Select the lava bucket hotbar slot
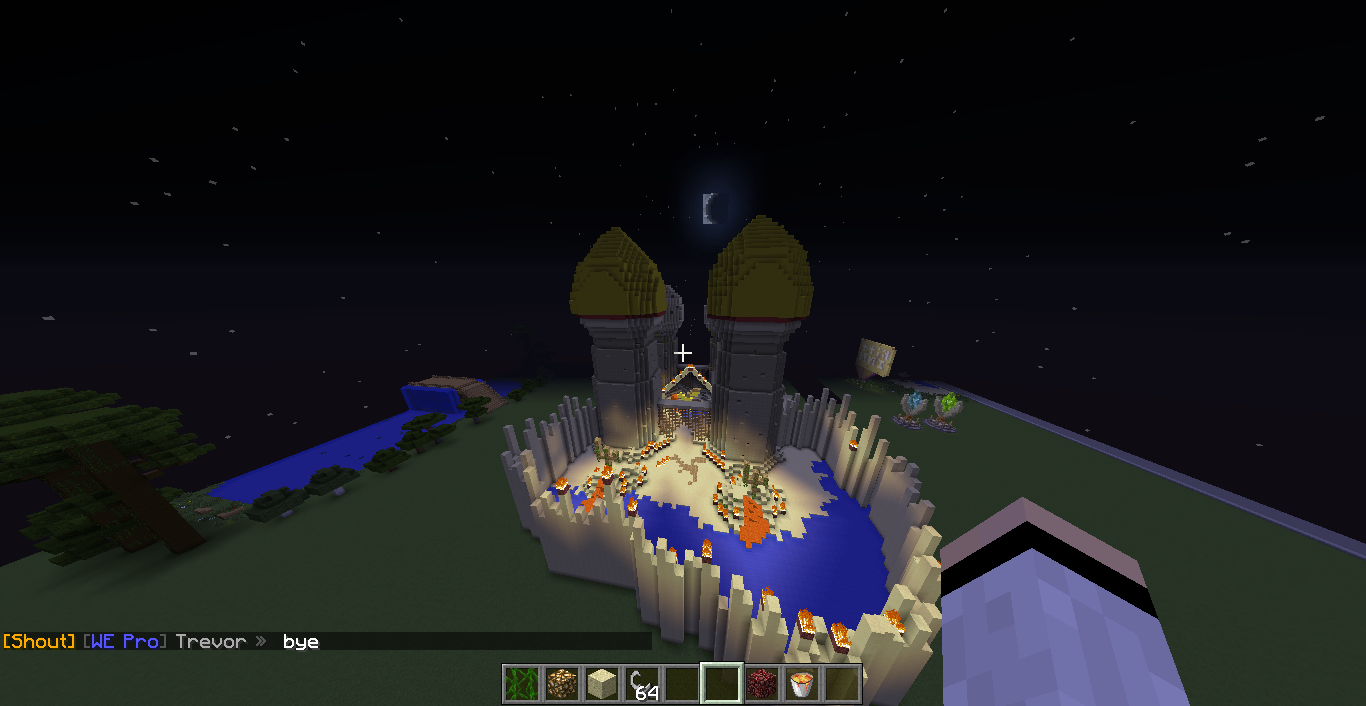The image size is (1366, 706). pos(801,684)
